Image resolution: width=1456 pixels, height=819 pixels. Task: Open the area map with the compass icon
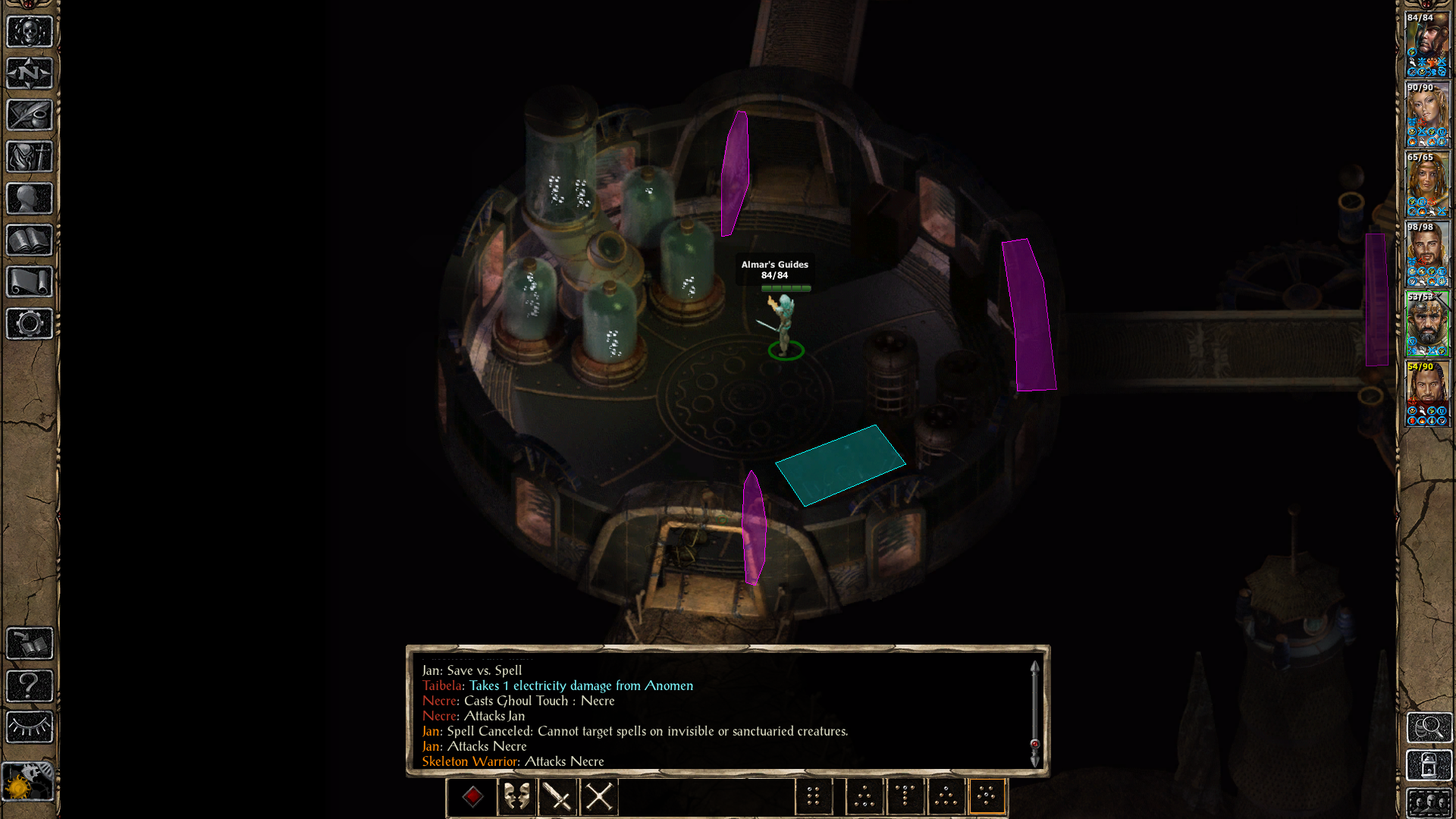coord(28,73)
